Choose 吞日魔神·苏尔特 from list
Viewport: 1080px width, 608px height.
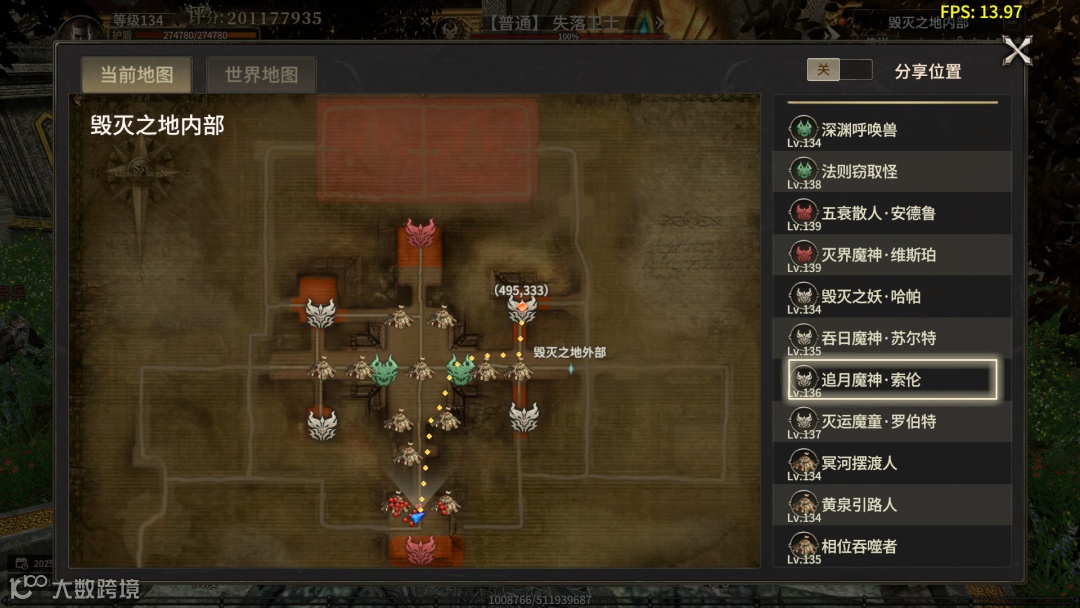pos(892,338)
